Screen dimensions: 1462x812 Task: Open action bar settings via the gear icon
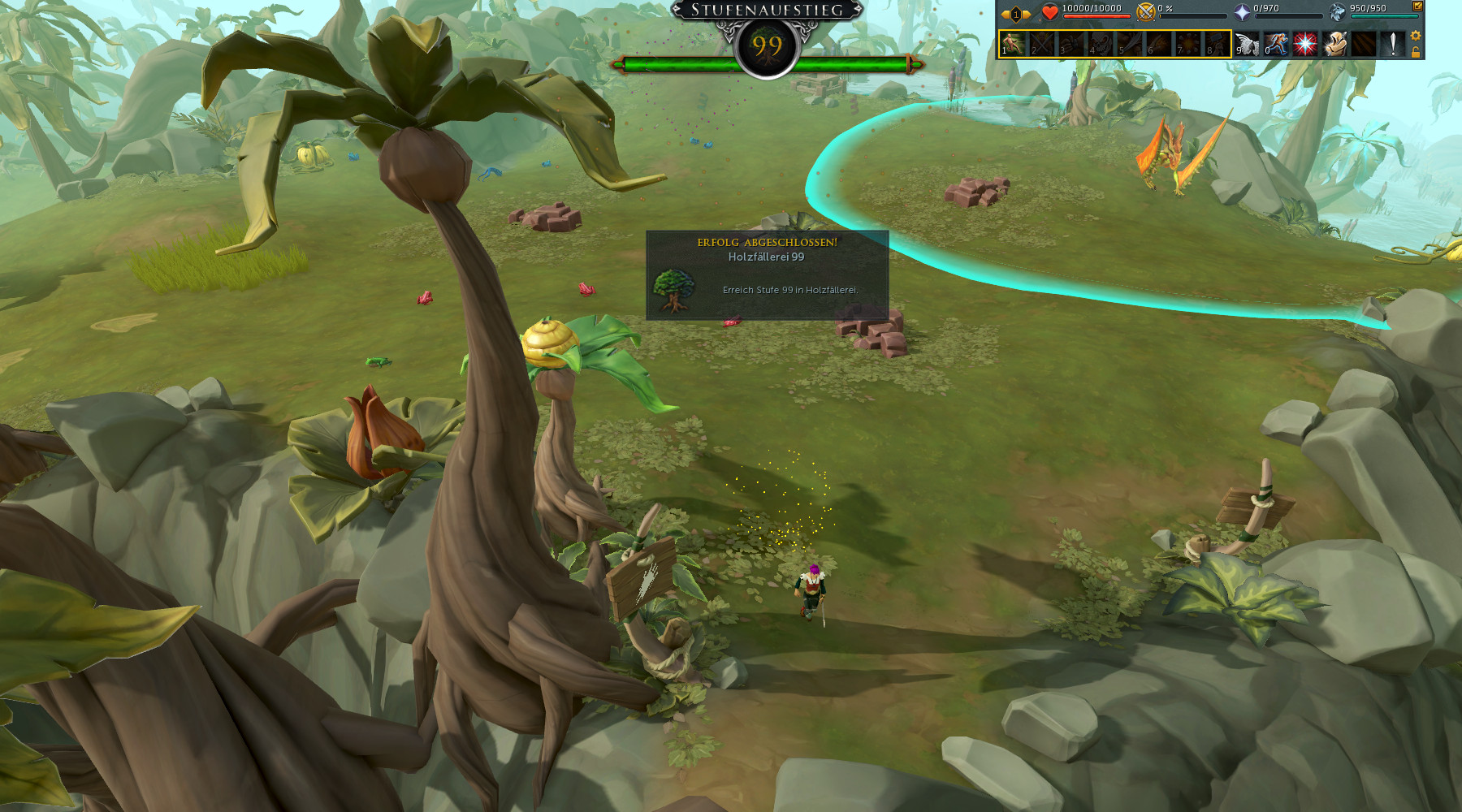point(1416,36)
